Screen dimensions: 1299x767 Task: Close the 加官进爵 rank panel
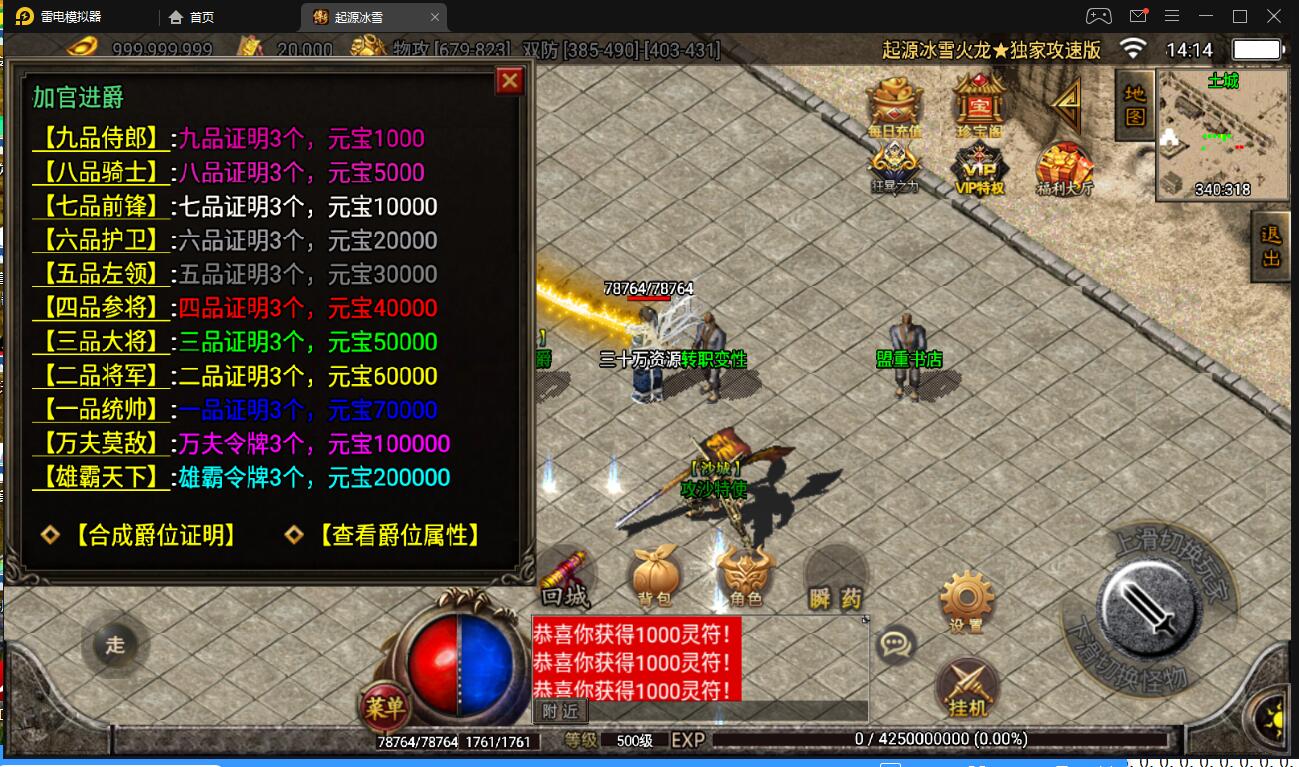tap(510, 81)
